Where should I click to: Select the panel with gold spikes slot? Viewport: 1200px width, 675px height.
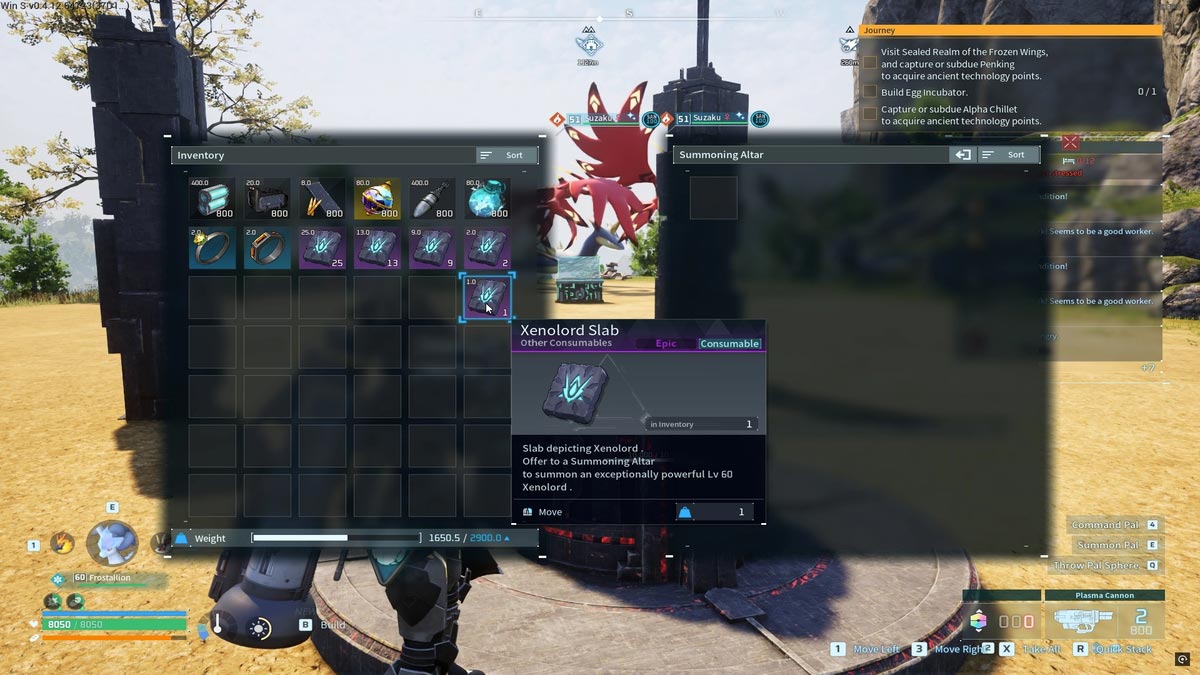click(322, 198)
